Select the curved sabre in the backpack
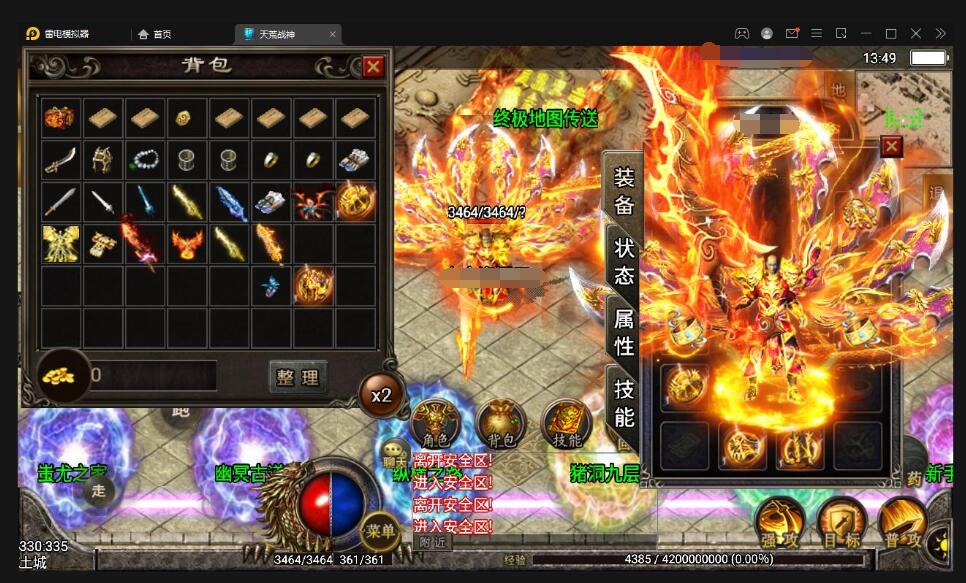The image size is (966, 583). 60,160
